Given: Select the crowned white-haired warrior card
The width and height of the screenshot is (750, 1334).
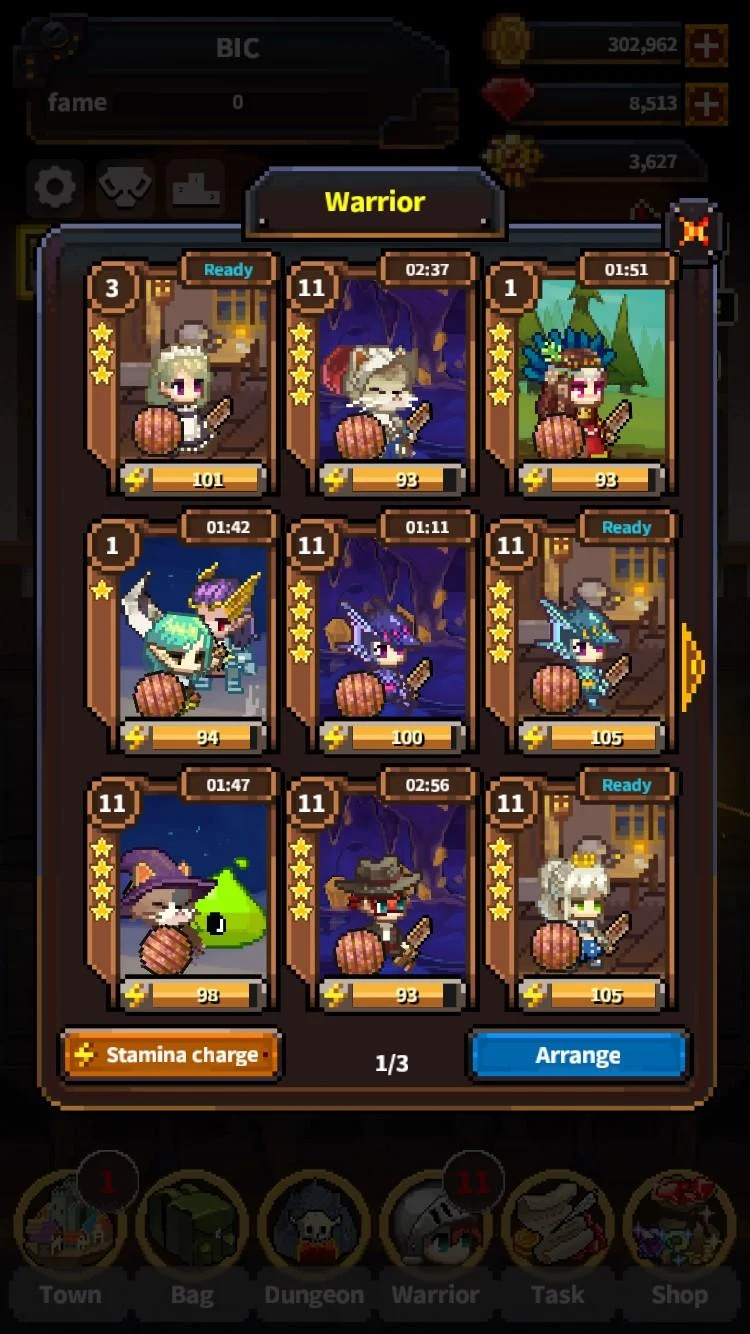Looking at the screenshot, I should 580,892.
